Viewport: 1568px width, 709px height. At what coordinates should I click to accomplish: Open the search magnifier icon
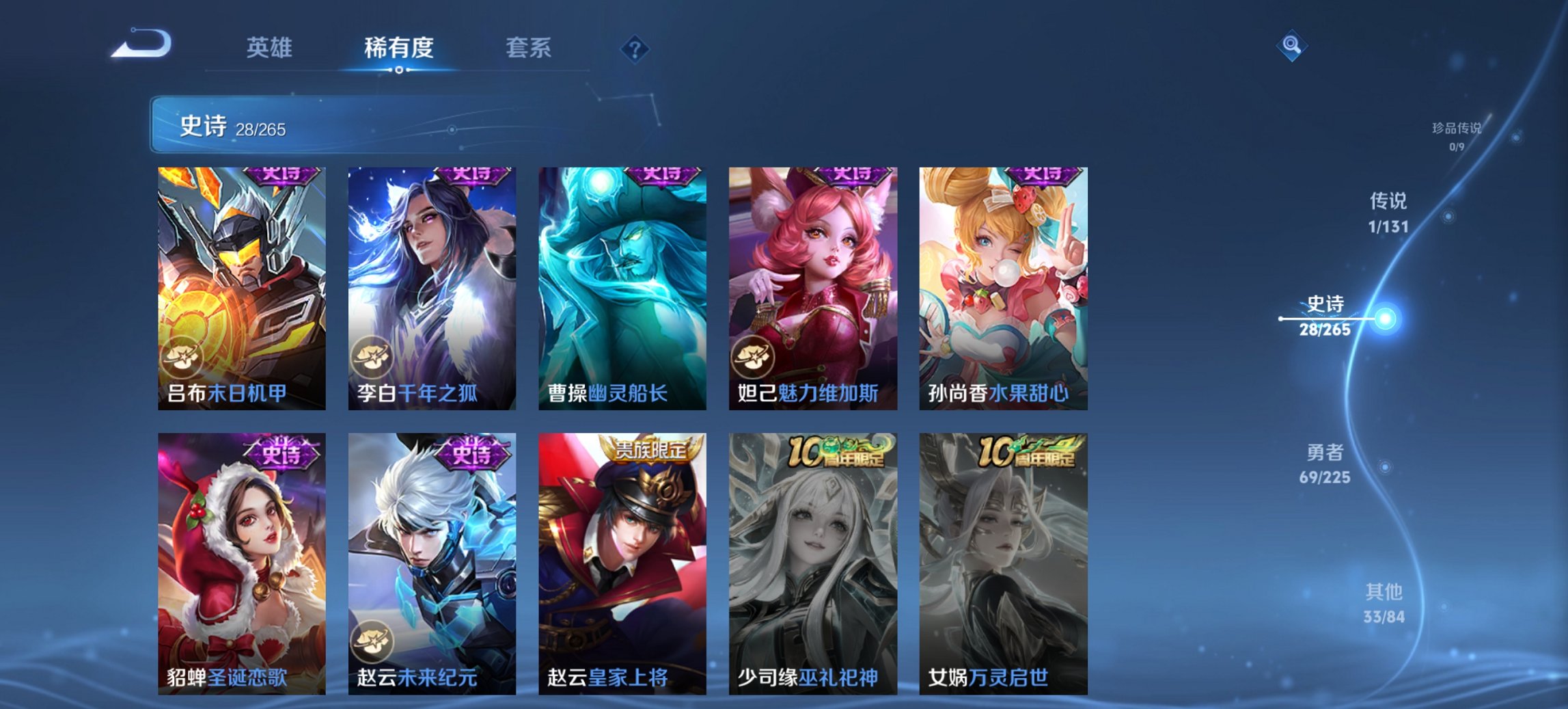click(x=1291, y=46)
